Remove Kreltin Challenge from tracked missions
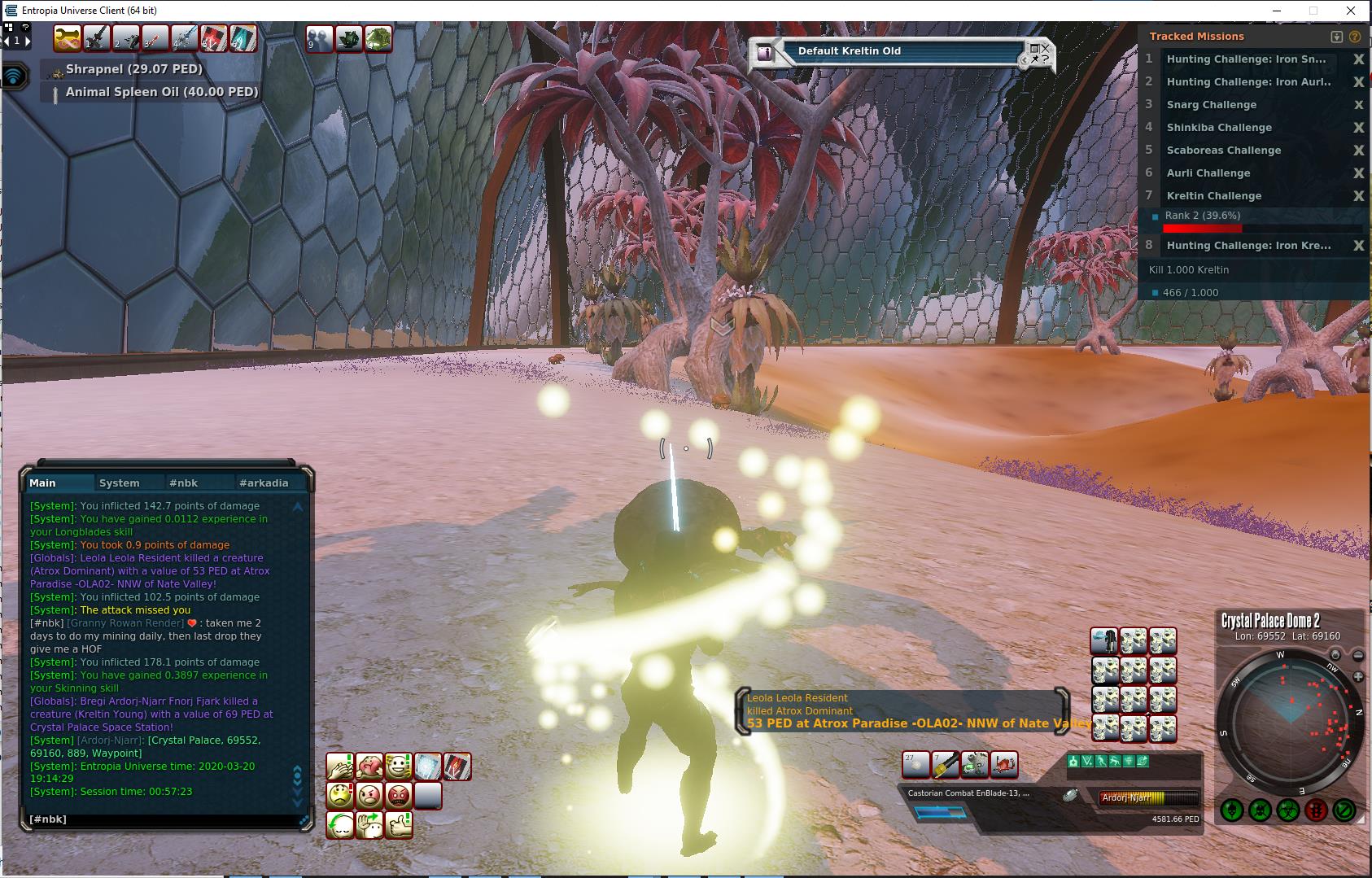1372x878 pixels. pyautogui.click(x=1358, y=196)
